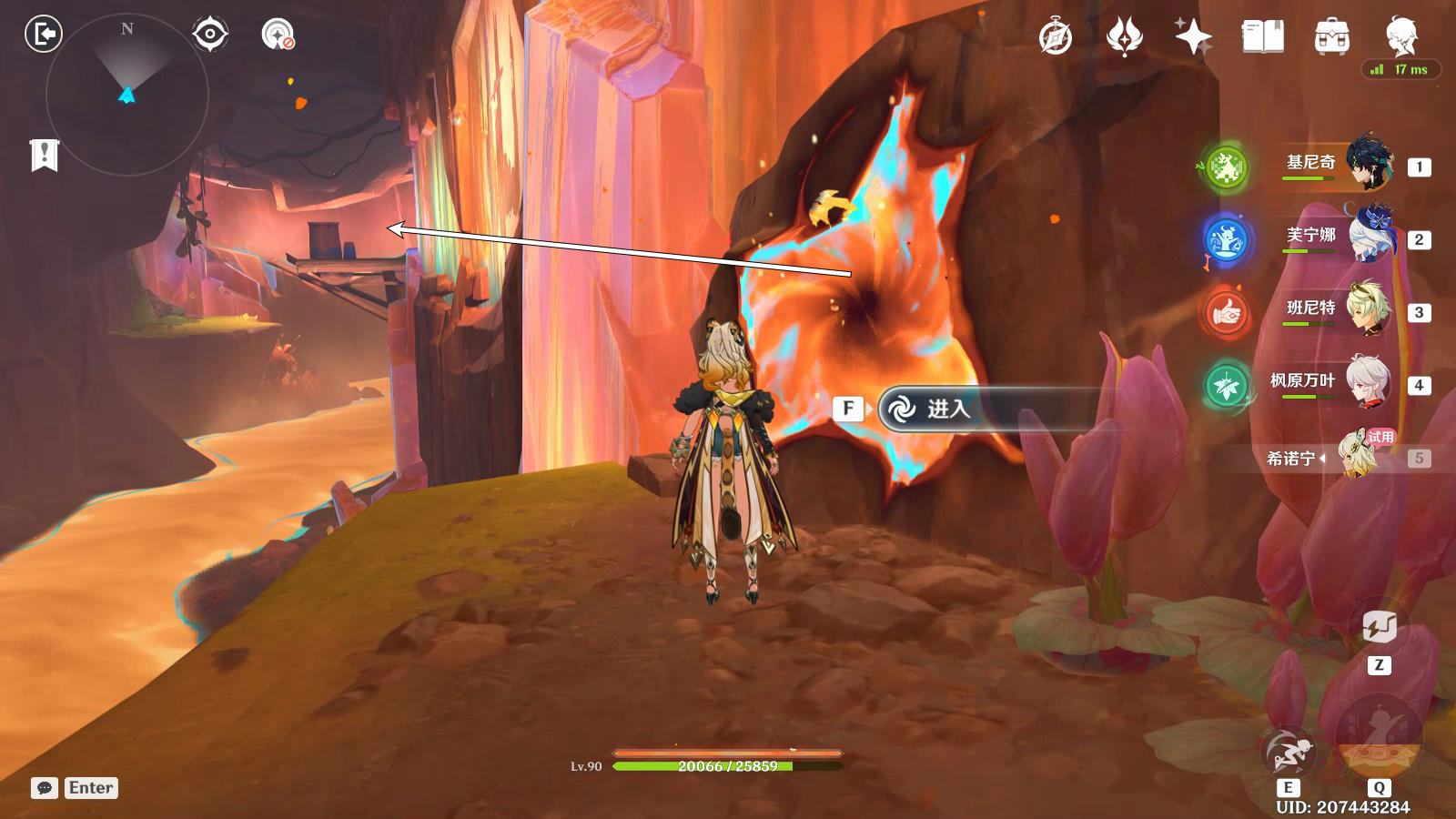Screen dimensions: 1456x819
Task: Open the character profile menu icon
Action: [1400, 37]
